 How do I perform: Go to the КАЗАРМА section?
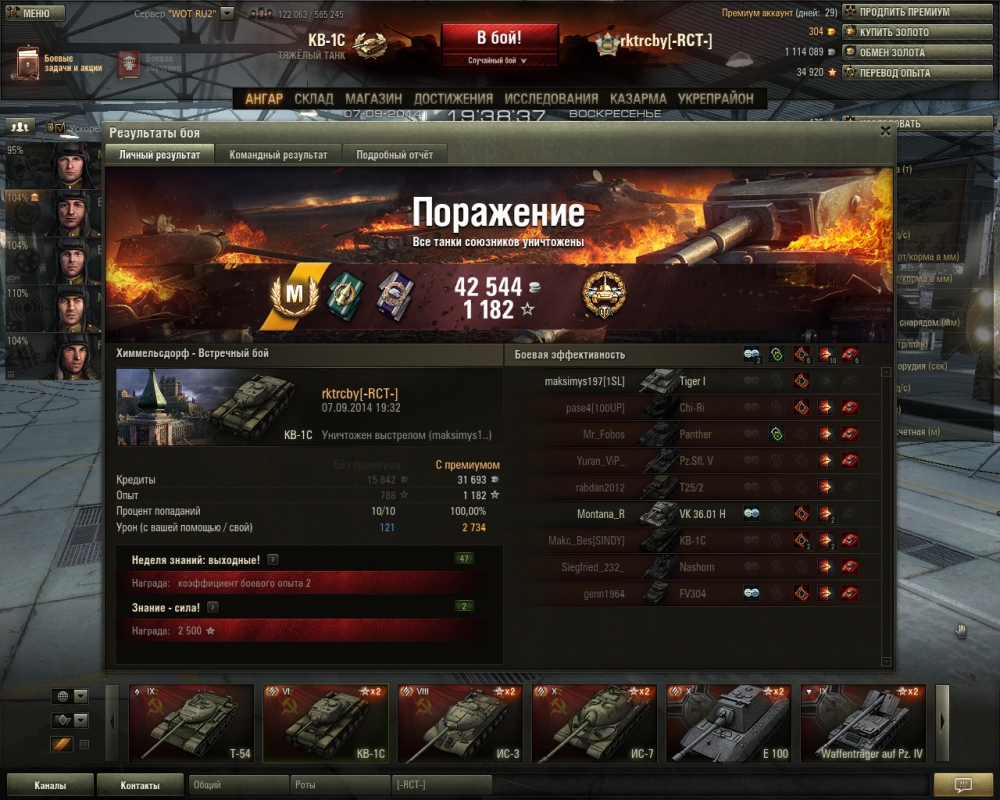638,99
